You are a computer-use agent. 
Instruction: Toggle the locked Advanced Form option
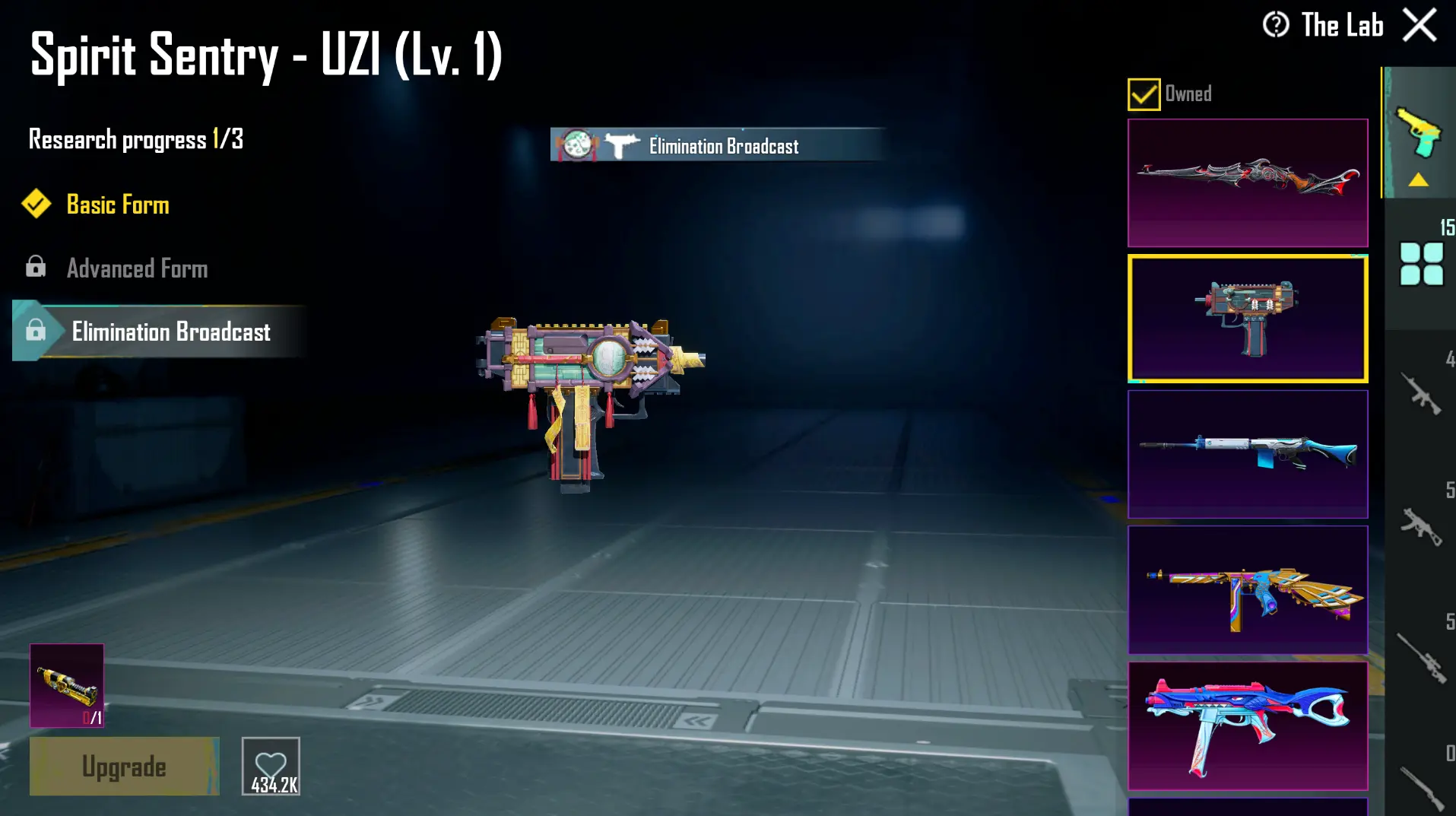pos(137,268)
